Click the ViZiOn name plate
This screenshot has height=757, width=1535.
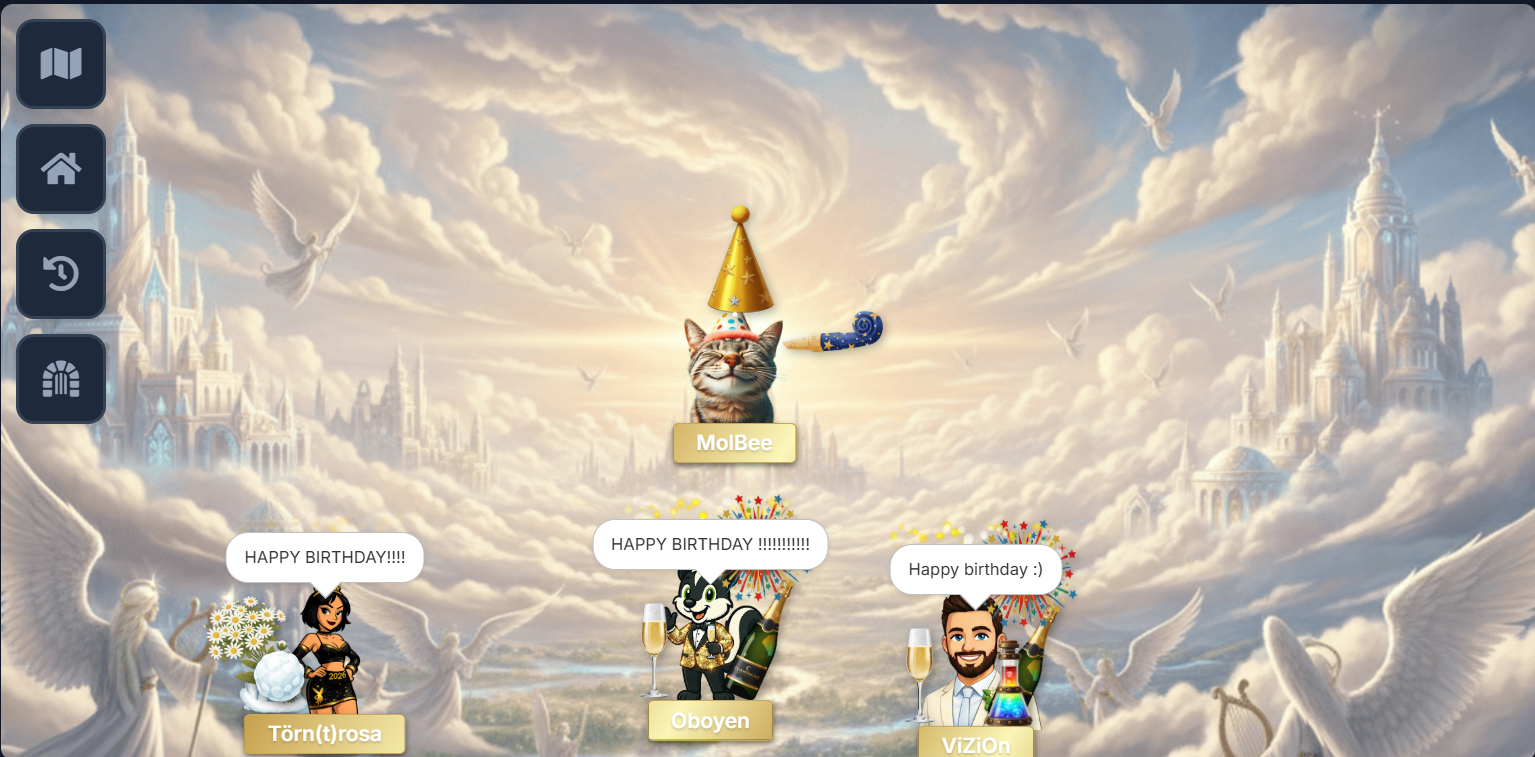975,744
